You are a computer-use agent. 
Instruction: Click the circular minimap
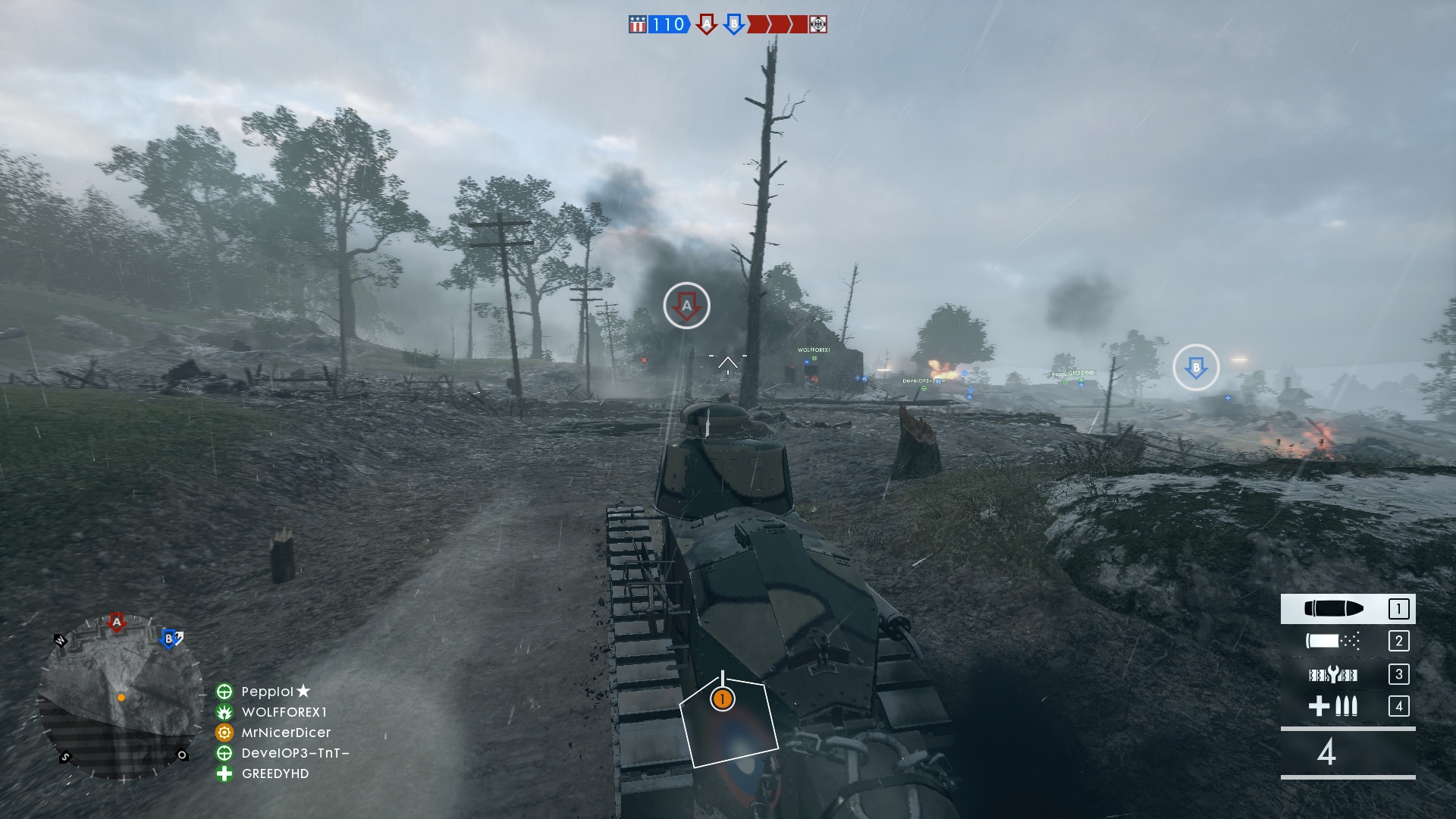[120, 698]
